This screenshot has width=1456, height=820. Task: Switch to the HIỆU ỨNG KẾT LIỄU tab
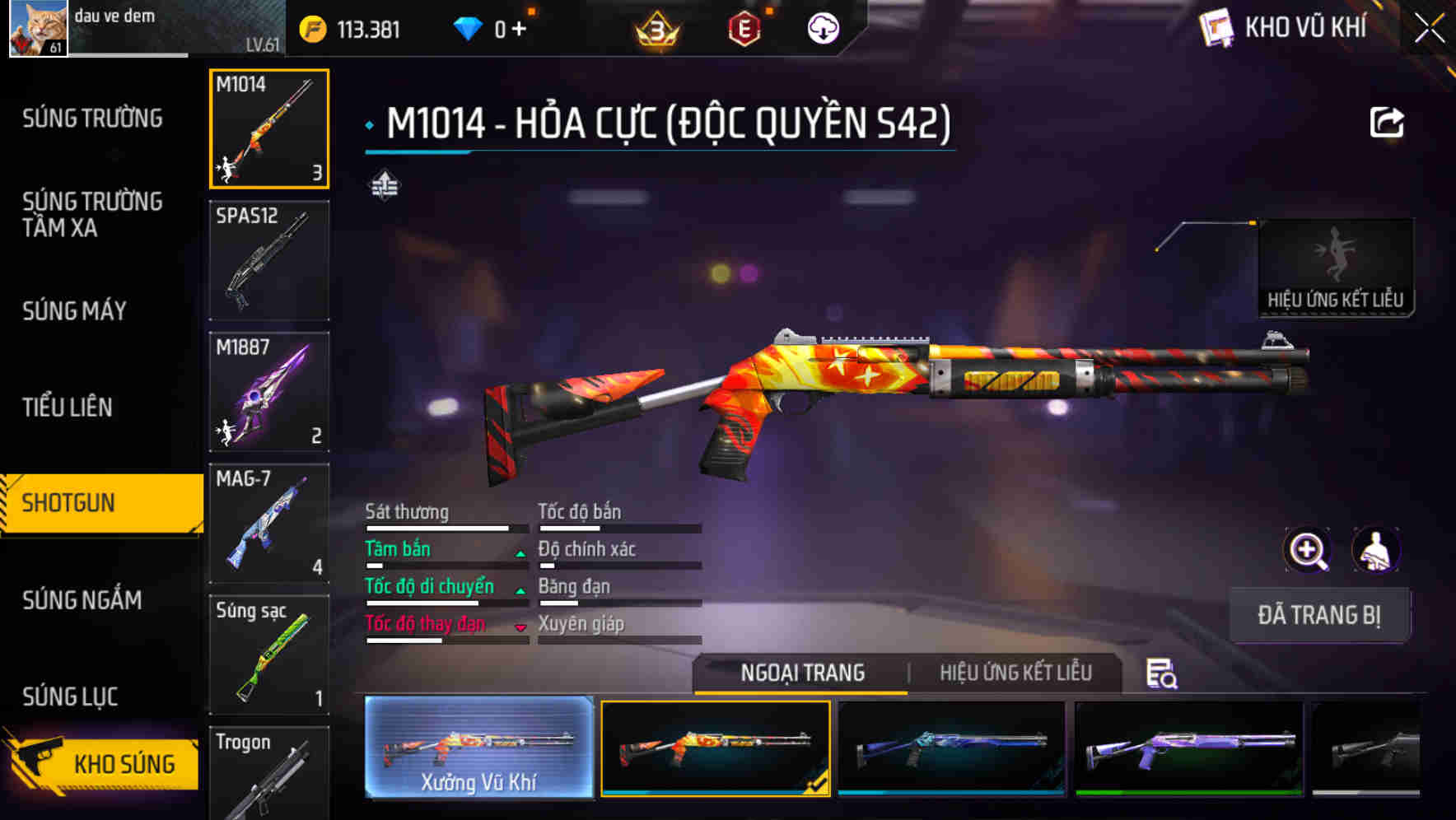[1017, 673]
